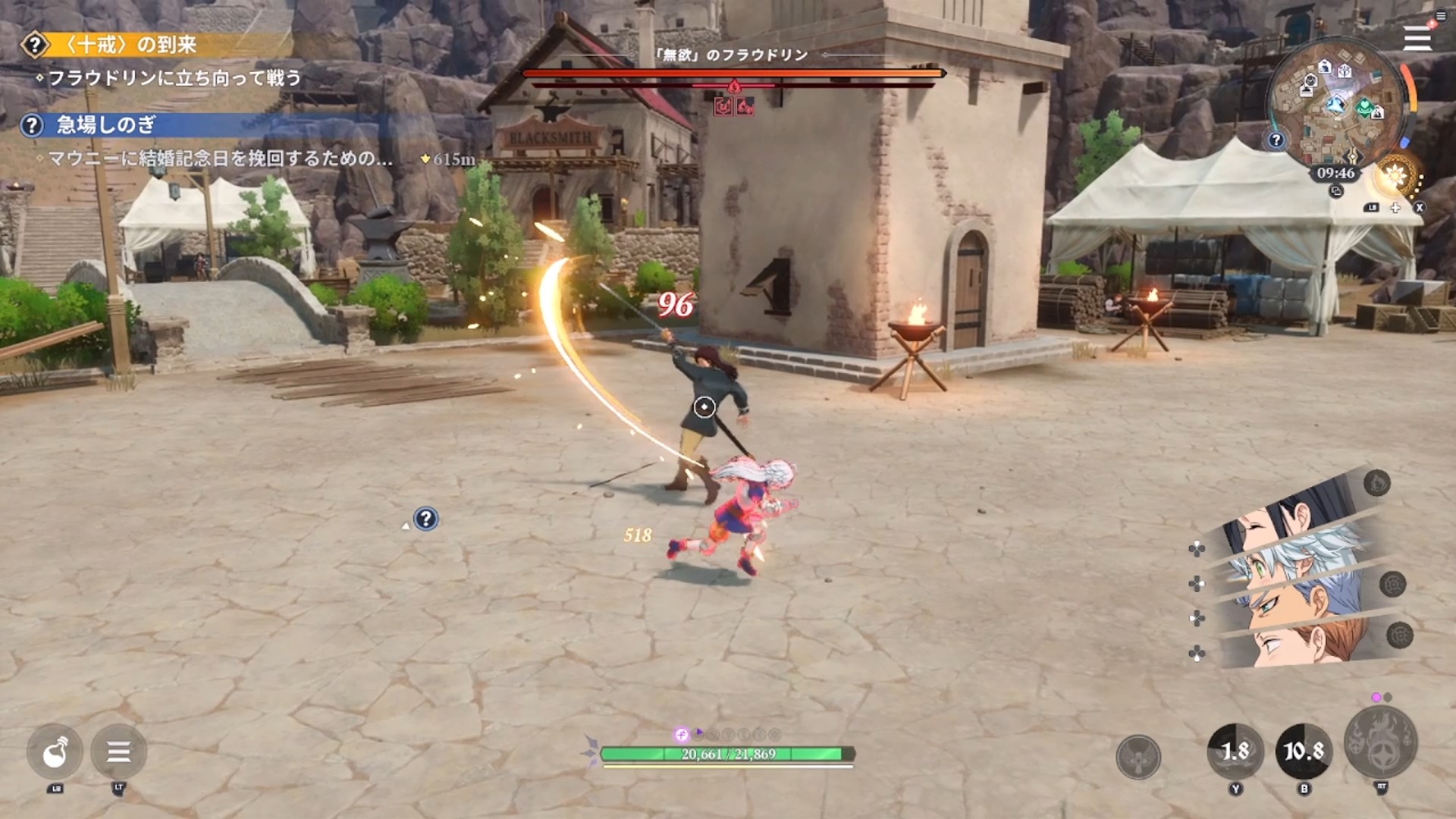Image resolution: width=1456 pixels, height=819 pixels.
Task: Activate the glowing golden flower emblem
Action: (x=1394, y=177)
